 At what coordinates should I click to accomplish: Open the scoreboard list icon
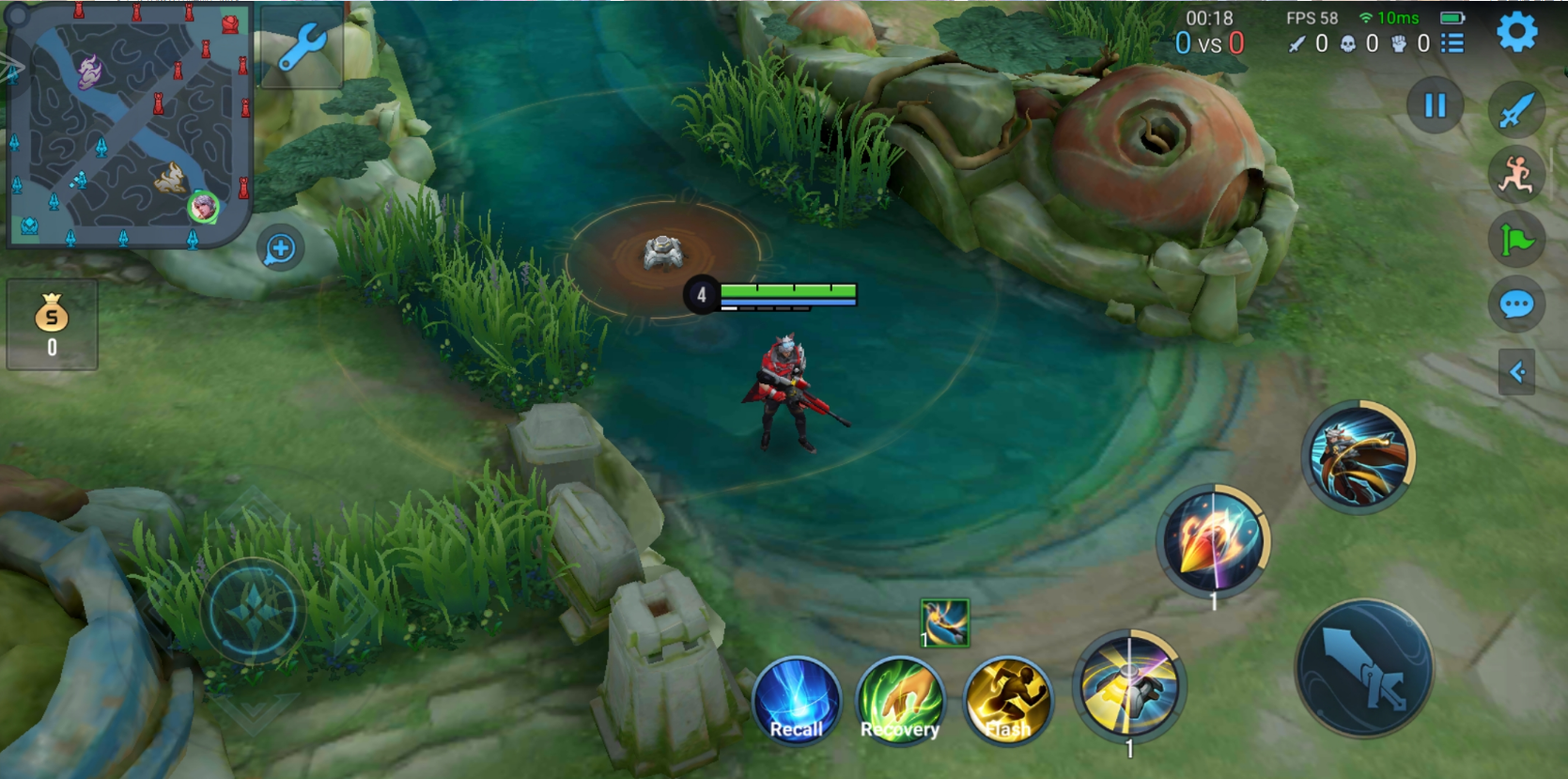(x=1453, y=43)
